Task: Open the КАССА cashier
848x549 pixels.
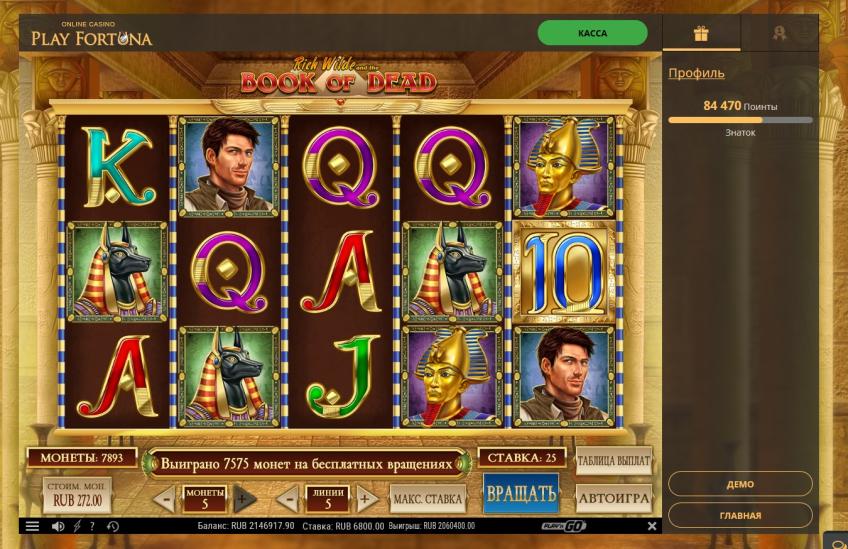Action: click(592, 33)
